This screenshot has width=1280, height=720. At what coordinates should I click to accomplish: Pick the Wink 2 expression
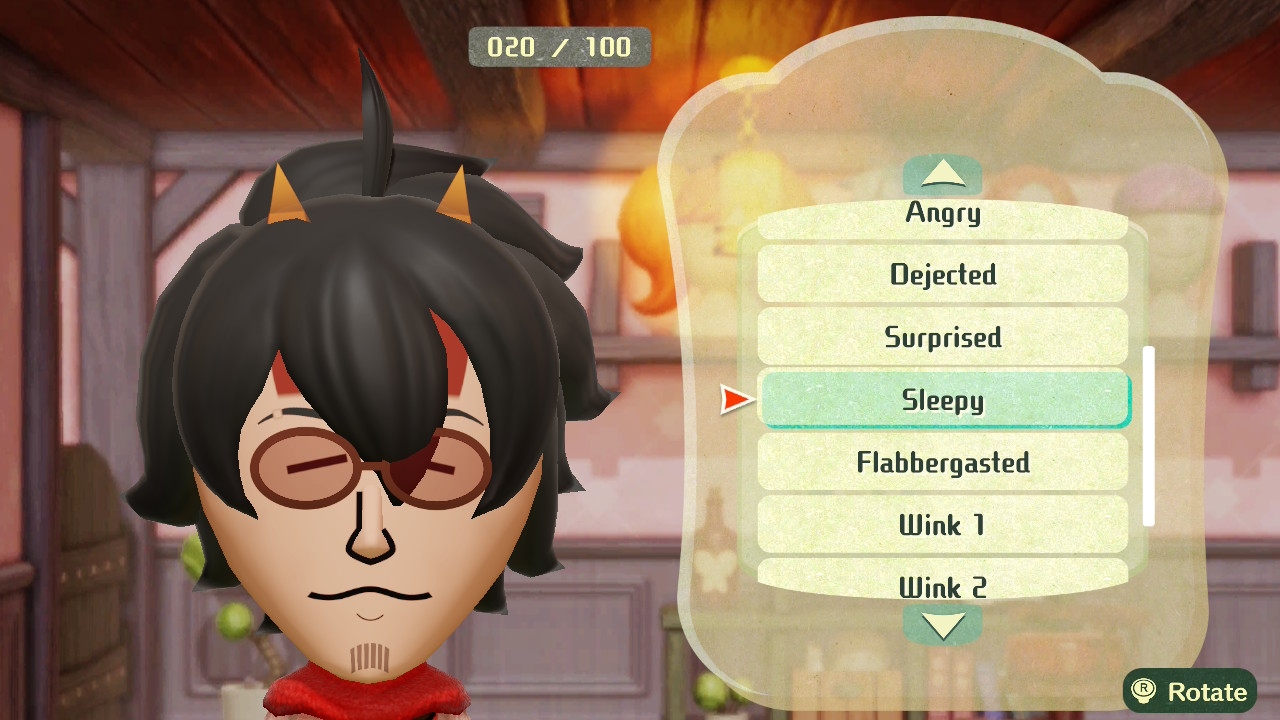tap(943, 585)
